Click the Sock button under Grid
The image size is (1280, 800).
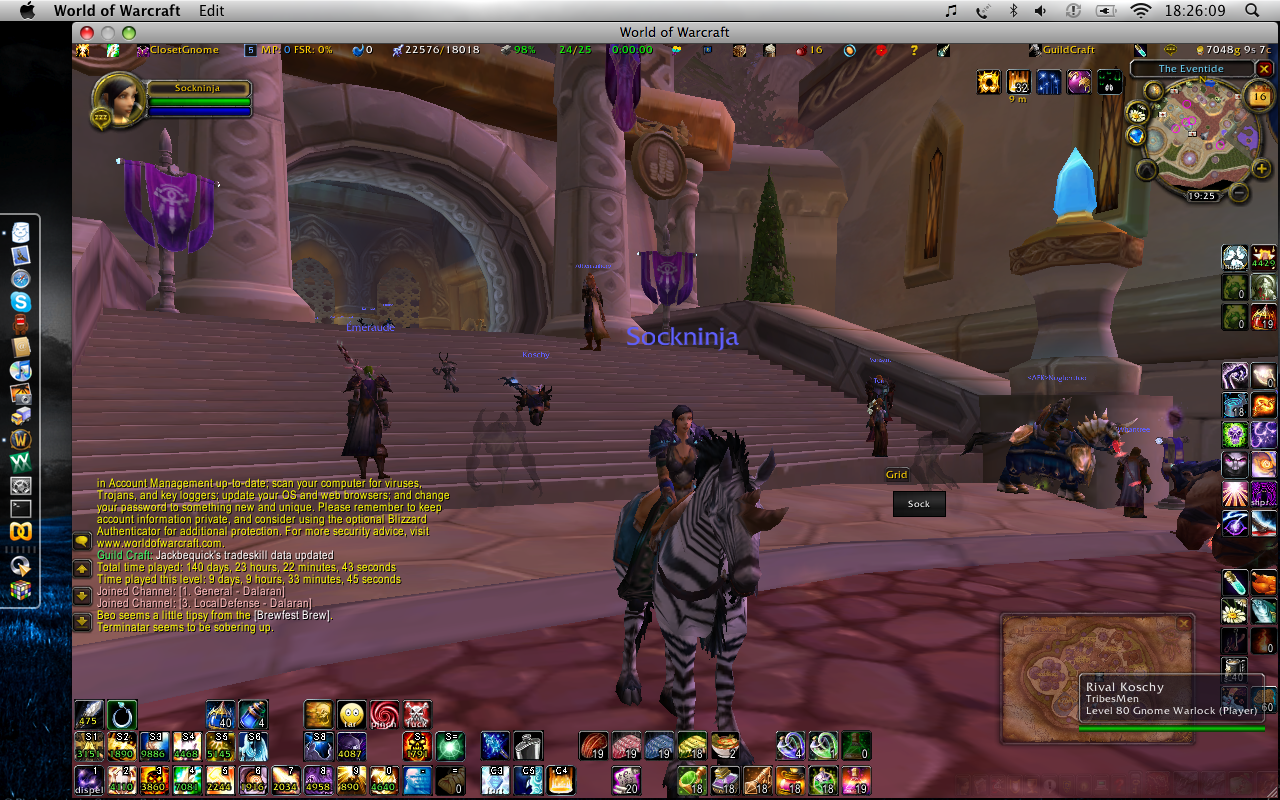[919, 504]
